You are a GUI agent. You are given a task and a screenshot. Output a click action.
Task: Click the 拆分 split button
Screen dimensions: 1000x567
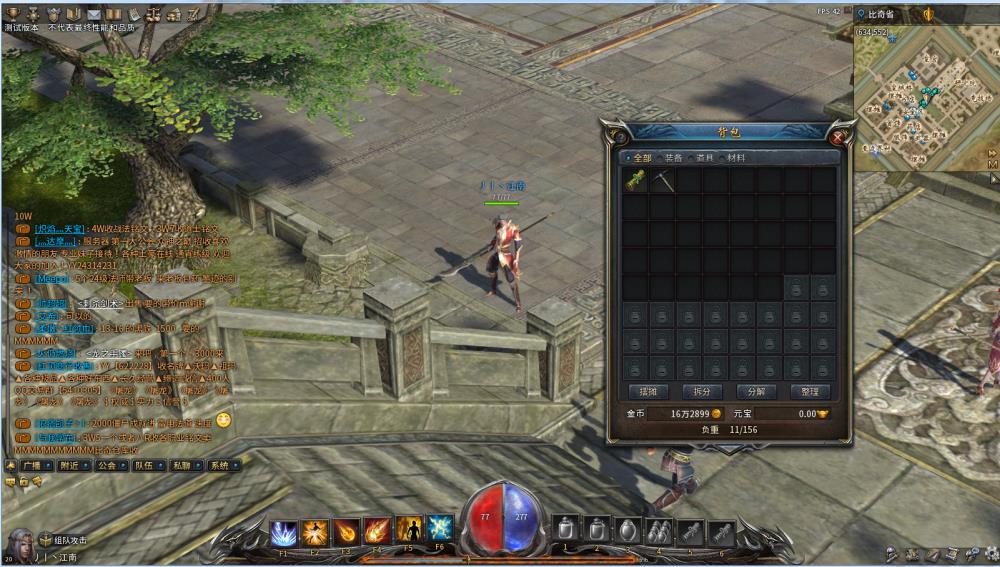pyautogui.click(x=701, y=391)
